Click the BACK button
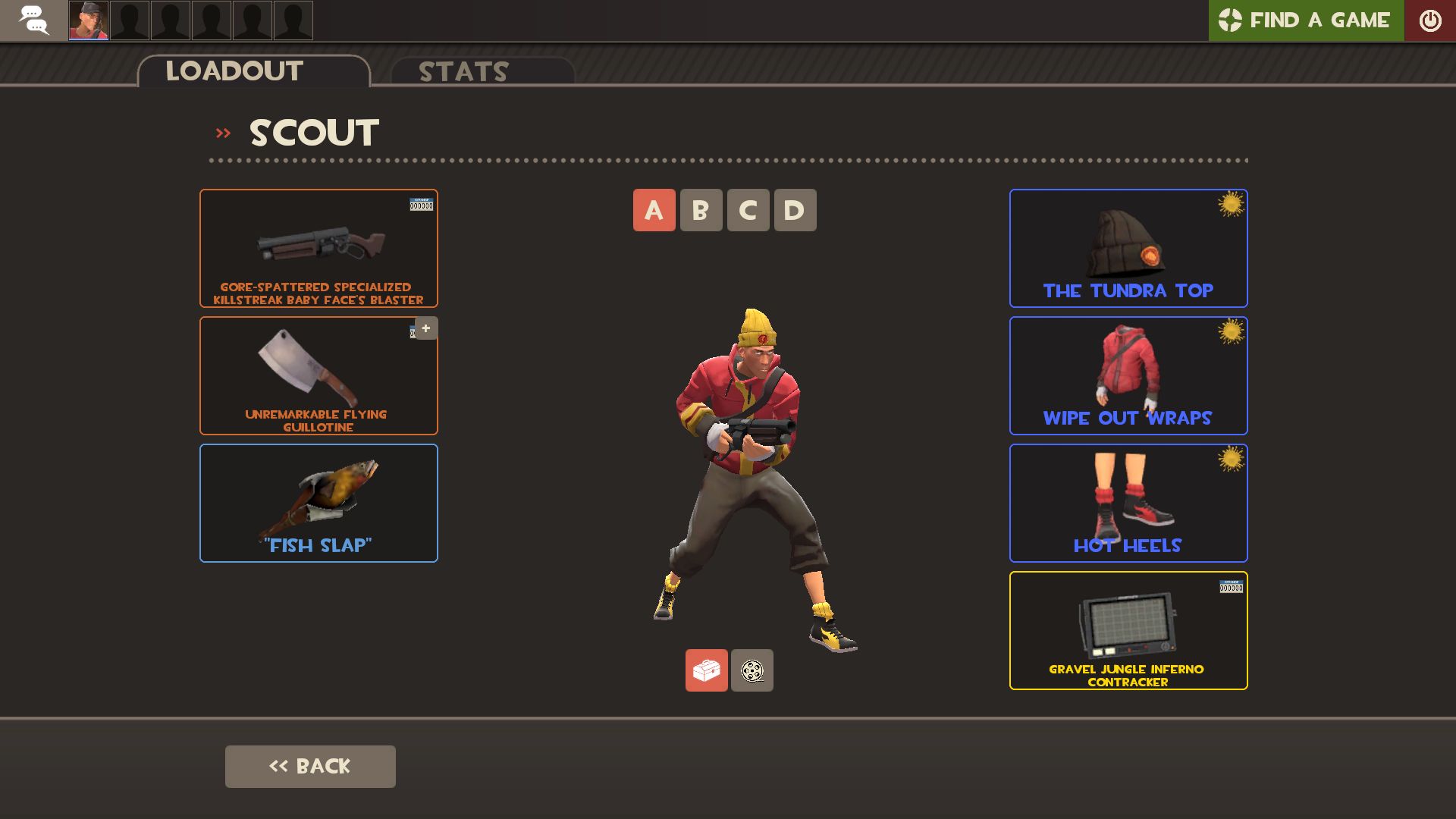 (309, 766)
